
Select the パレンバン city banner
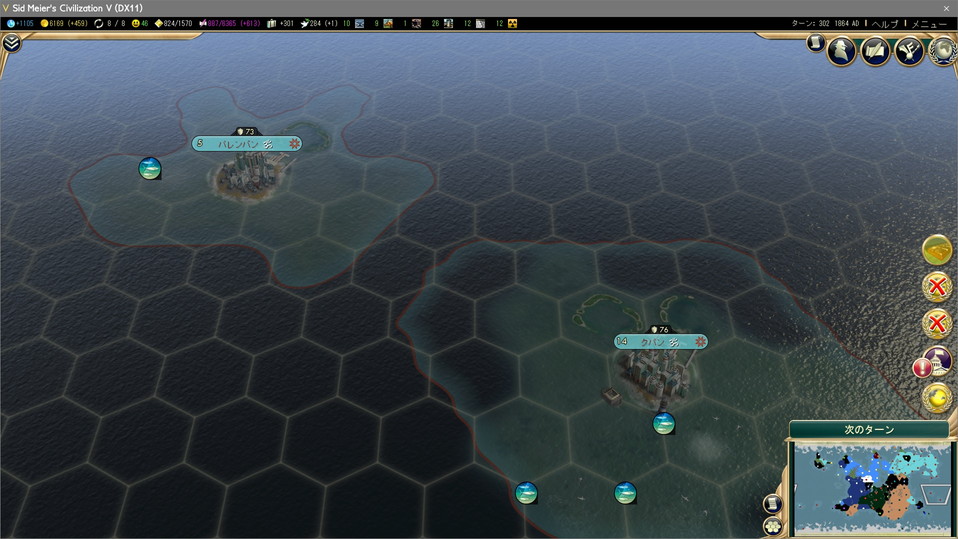[246, 144]
